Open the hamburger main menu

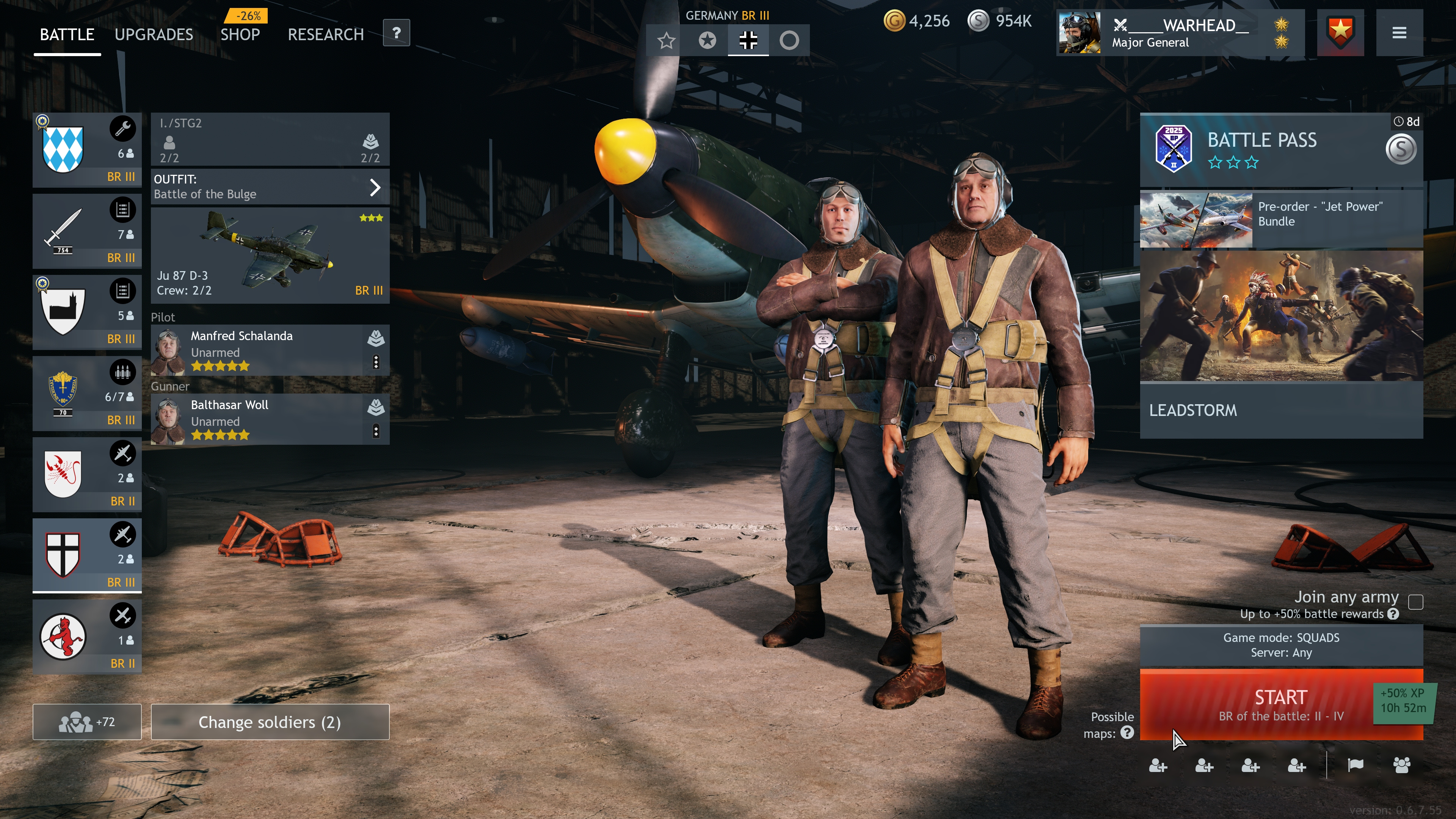coord(1399,33)
